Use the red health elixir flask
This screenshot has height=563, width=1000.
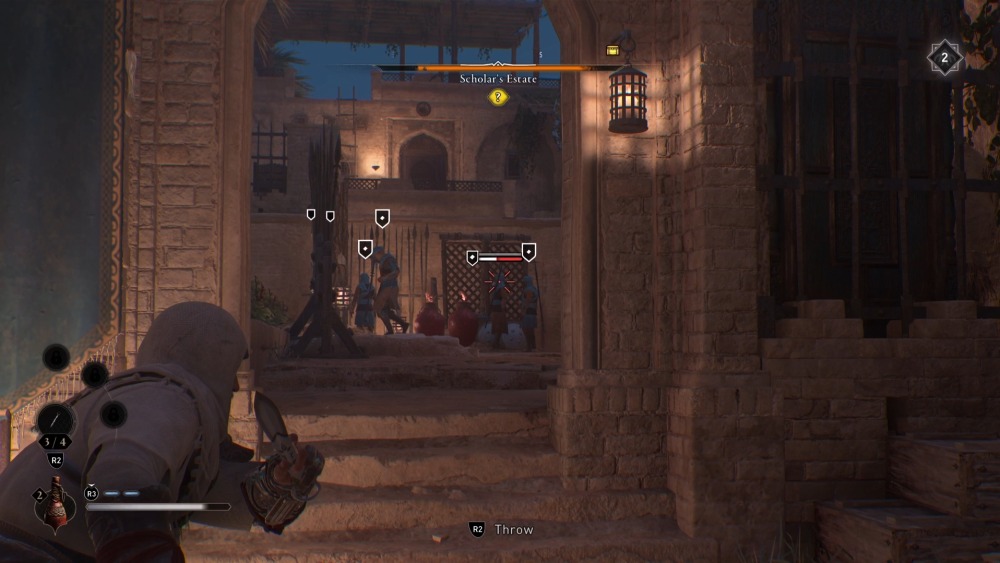click(56, 501)
